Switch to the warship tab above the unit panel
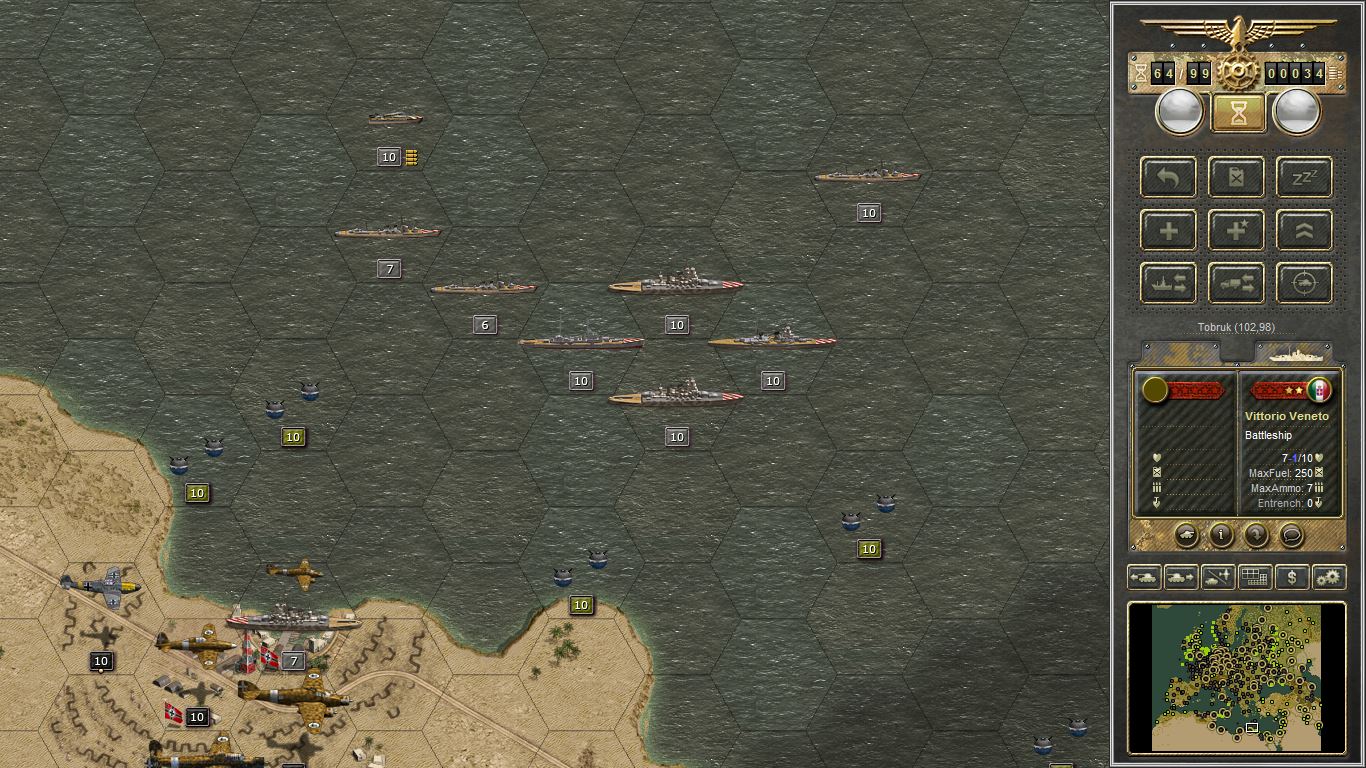1366x768 pixels. pyautogui.click(x=1297, y=352)
